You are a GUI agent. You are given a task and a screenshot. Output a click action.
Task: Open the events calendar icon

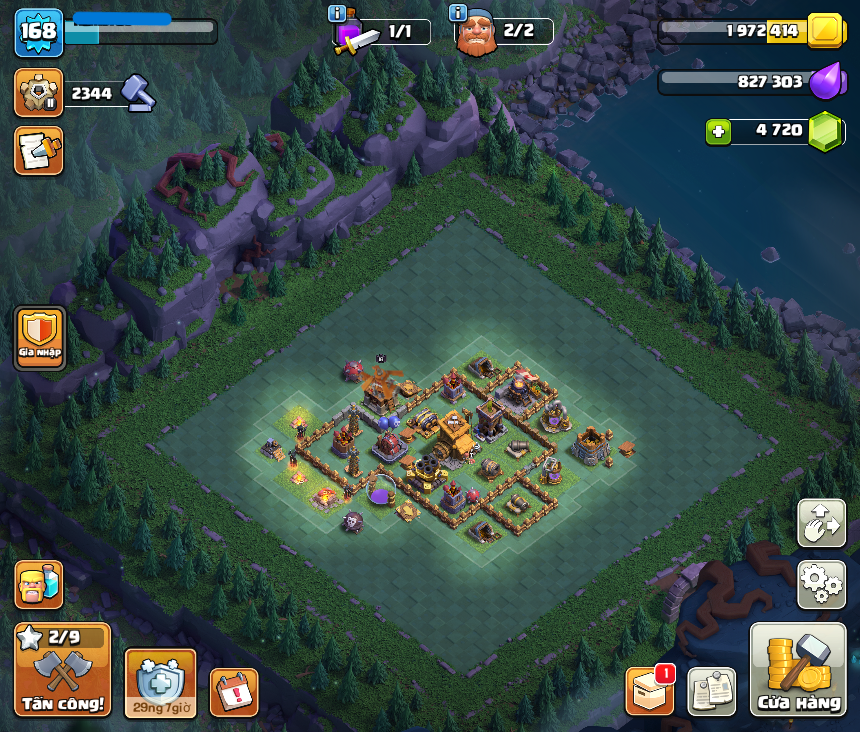[234, 692]
